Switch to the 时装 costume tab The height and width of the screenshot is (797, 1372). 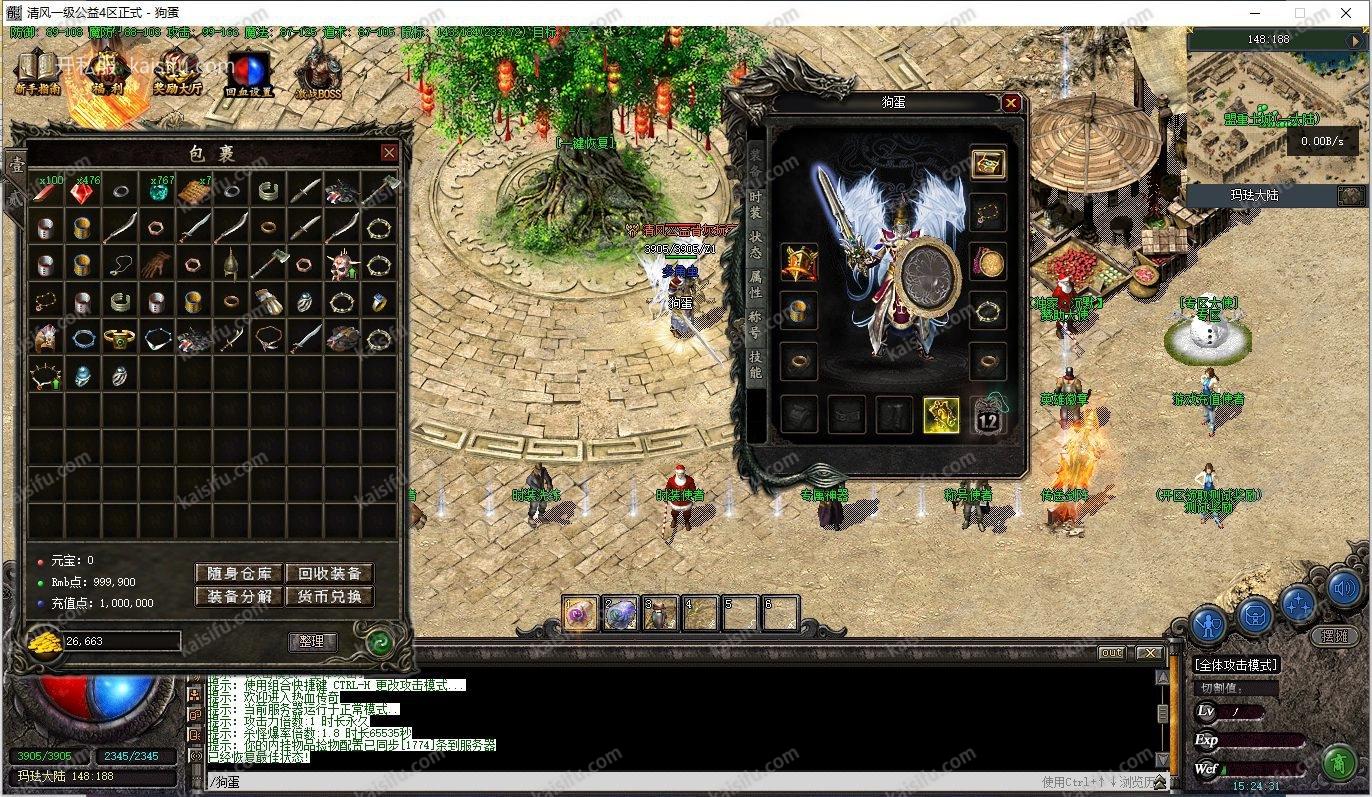[756, 205]
